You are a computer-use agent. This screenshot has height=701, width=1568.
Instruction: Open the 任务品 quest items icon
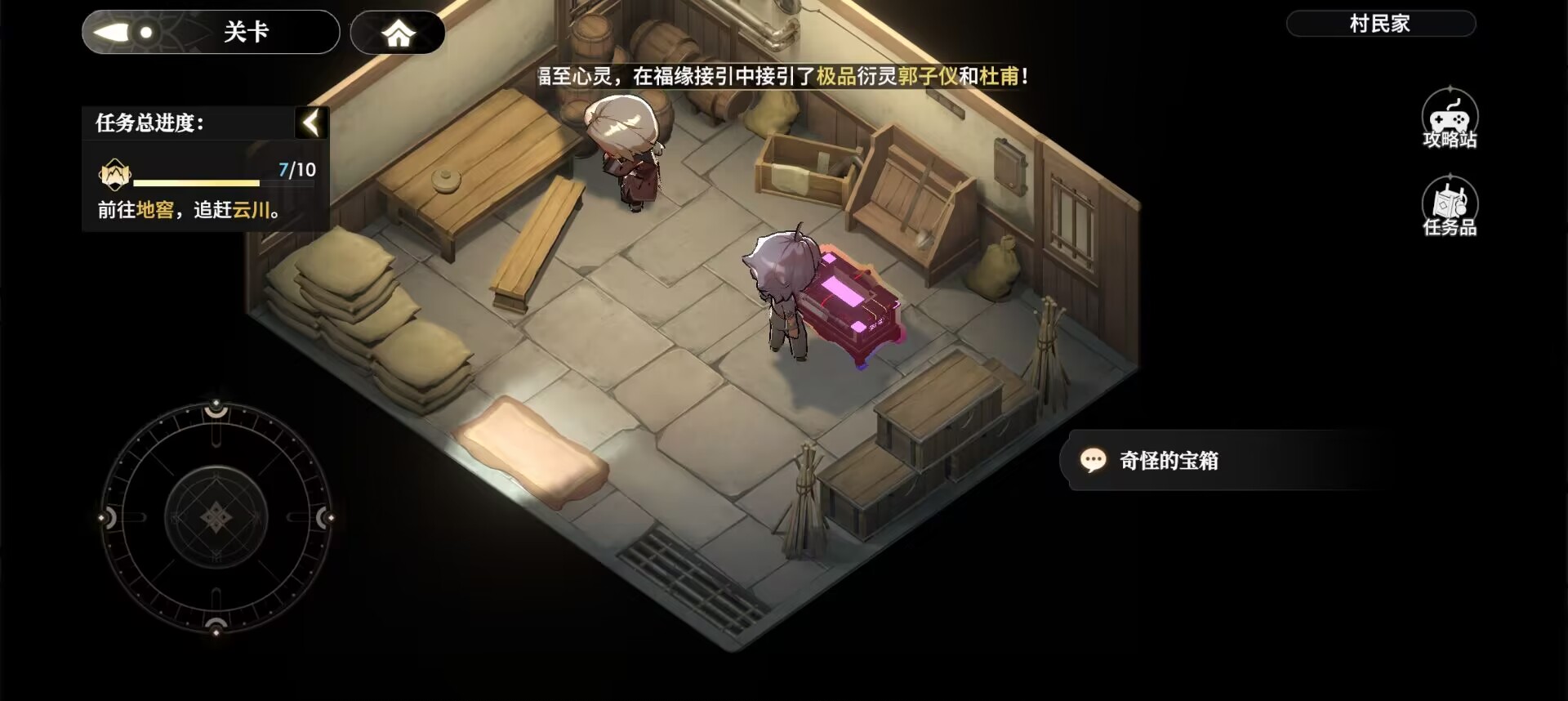point(1451,204)
